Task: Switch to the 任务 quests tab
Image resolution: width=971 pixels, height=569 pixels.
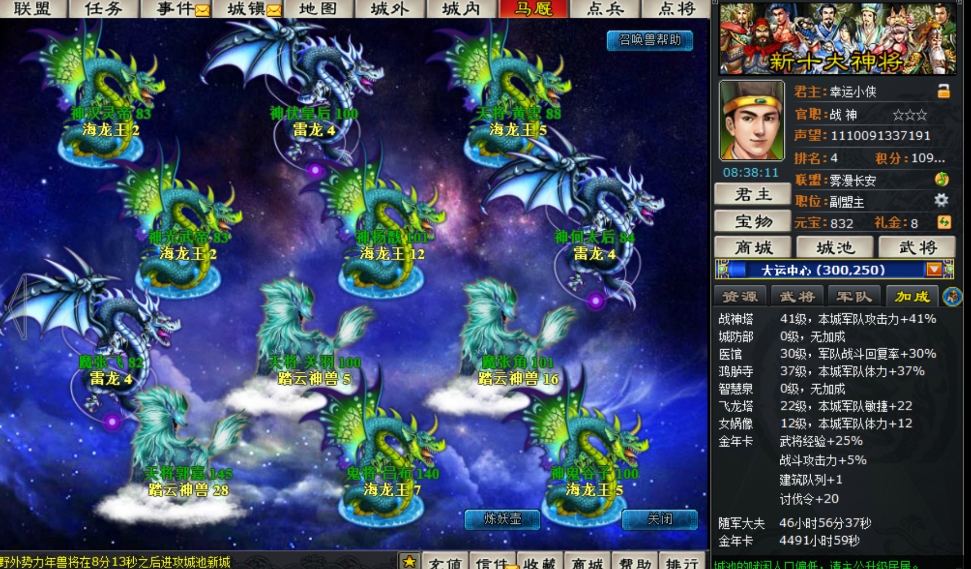Action: (104, 9)
